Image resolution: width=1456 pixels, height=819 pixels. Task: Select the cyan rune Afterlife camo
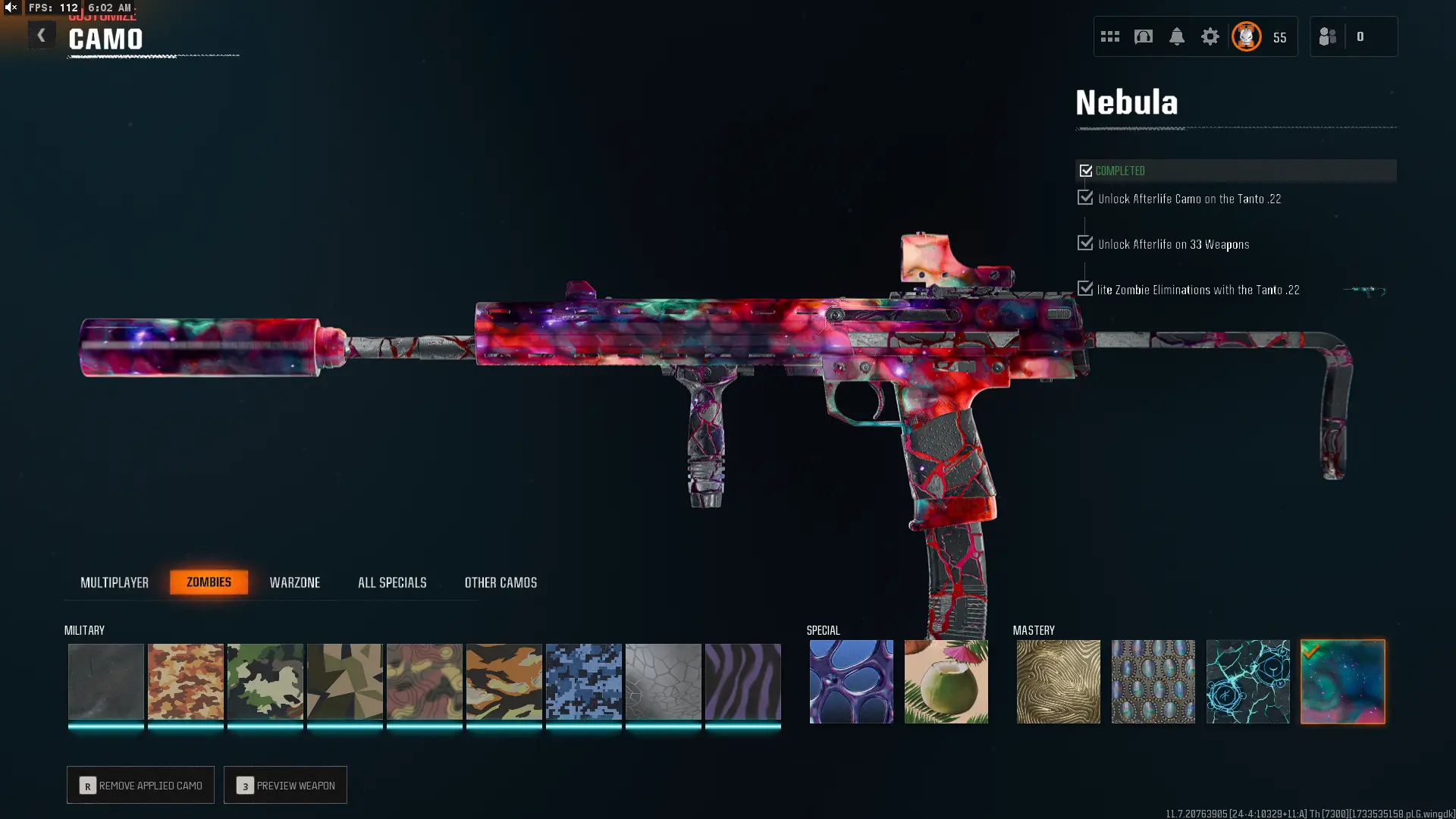point(1247,681)
